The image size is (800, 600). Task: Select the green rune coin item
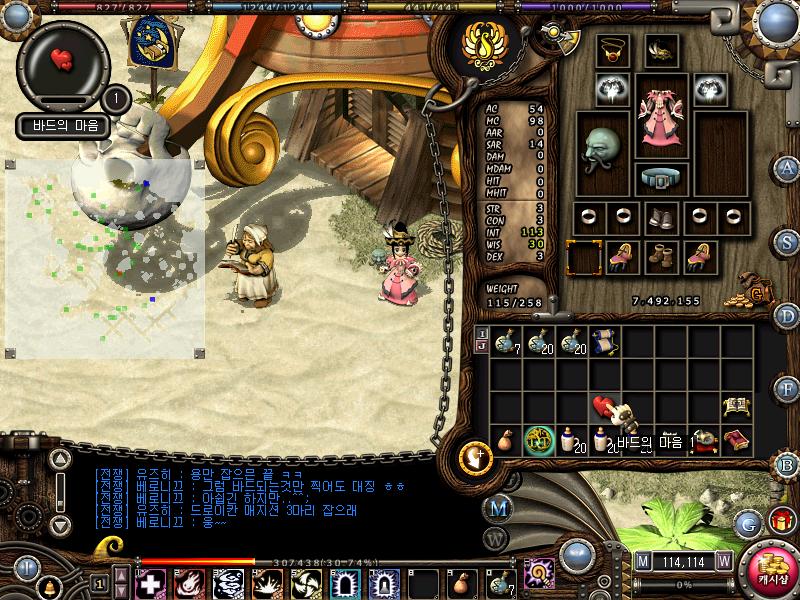(539, 439)
